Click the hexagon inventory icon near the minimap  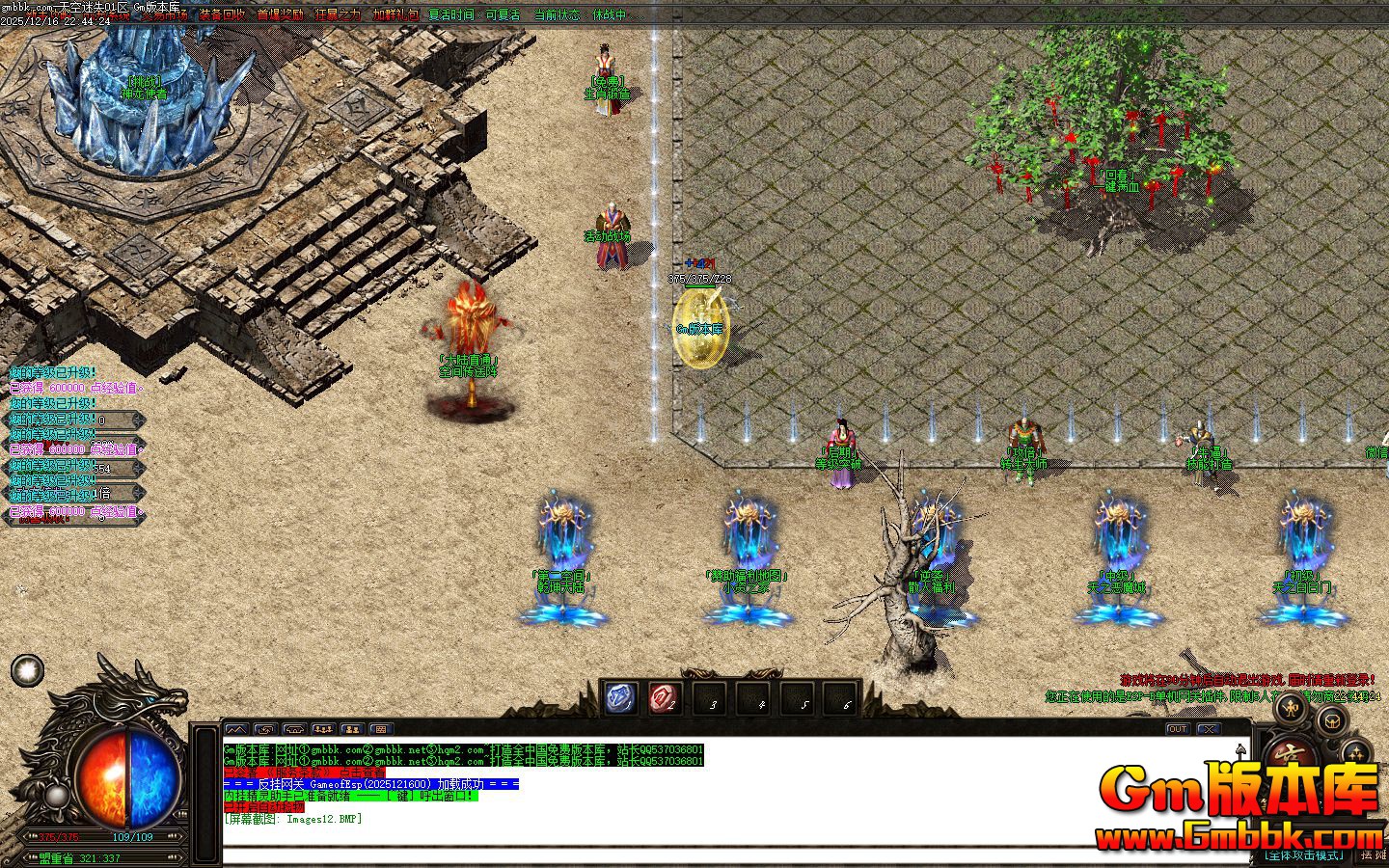click(1332, 721)
